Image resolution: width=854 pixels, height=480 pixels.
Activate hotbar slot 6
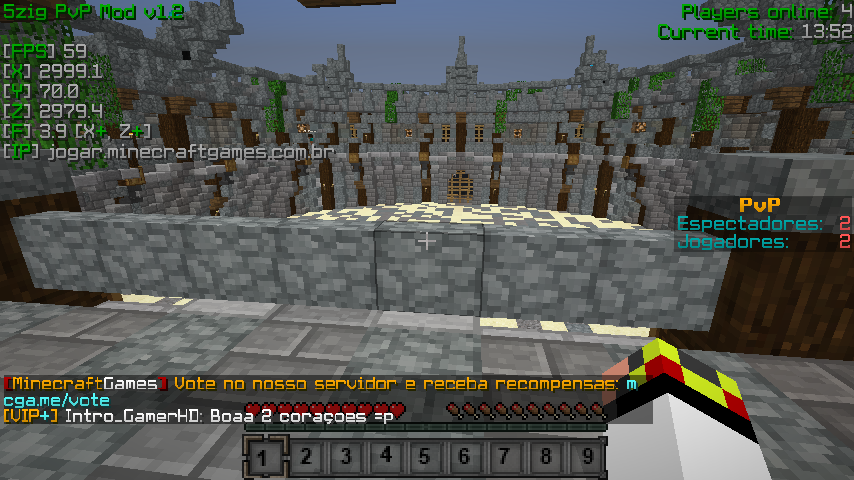[465, 459]
